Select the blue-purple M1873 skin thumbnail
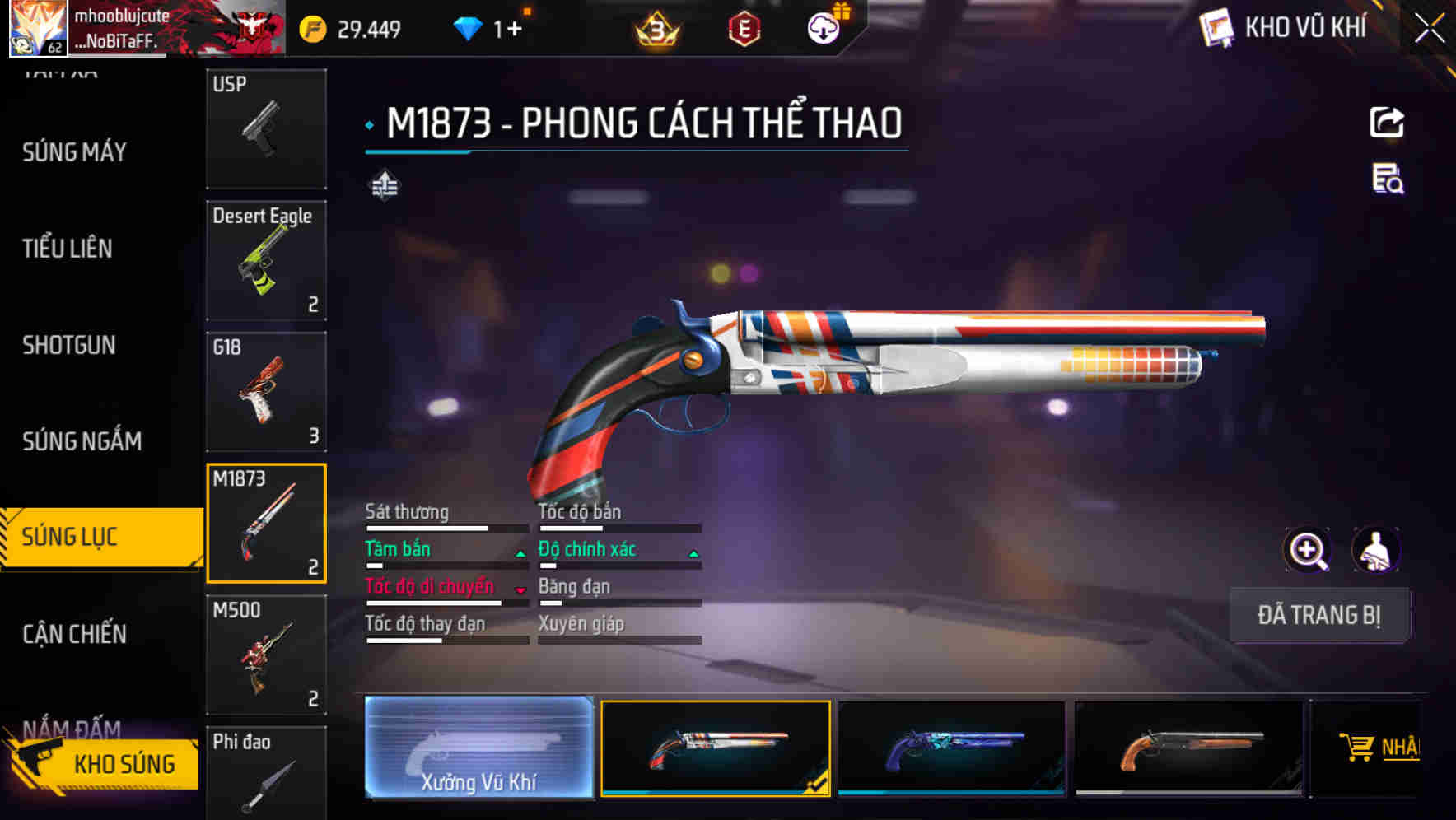1456x820 pixels. (951, 748)
